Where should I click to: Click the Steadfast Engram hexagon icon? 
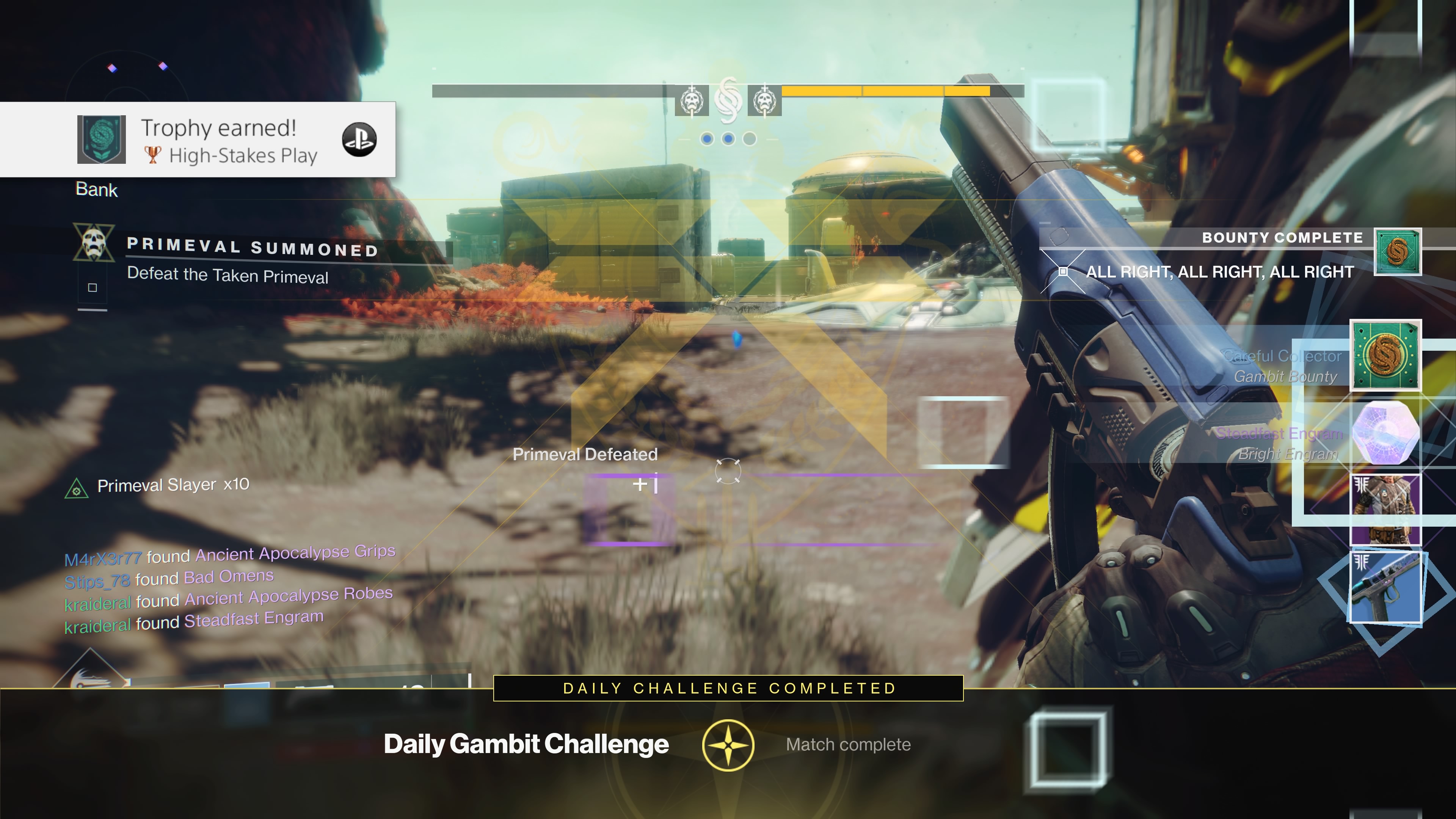[1385, 432]
